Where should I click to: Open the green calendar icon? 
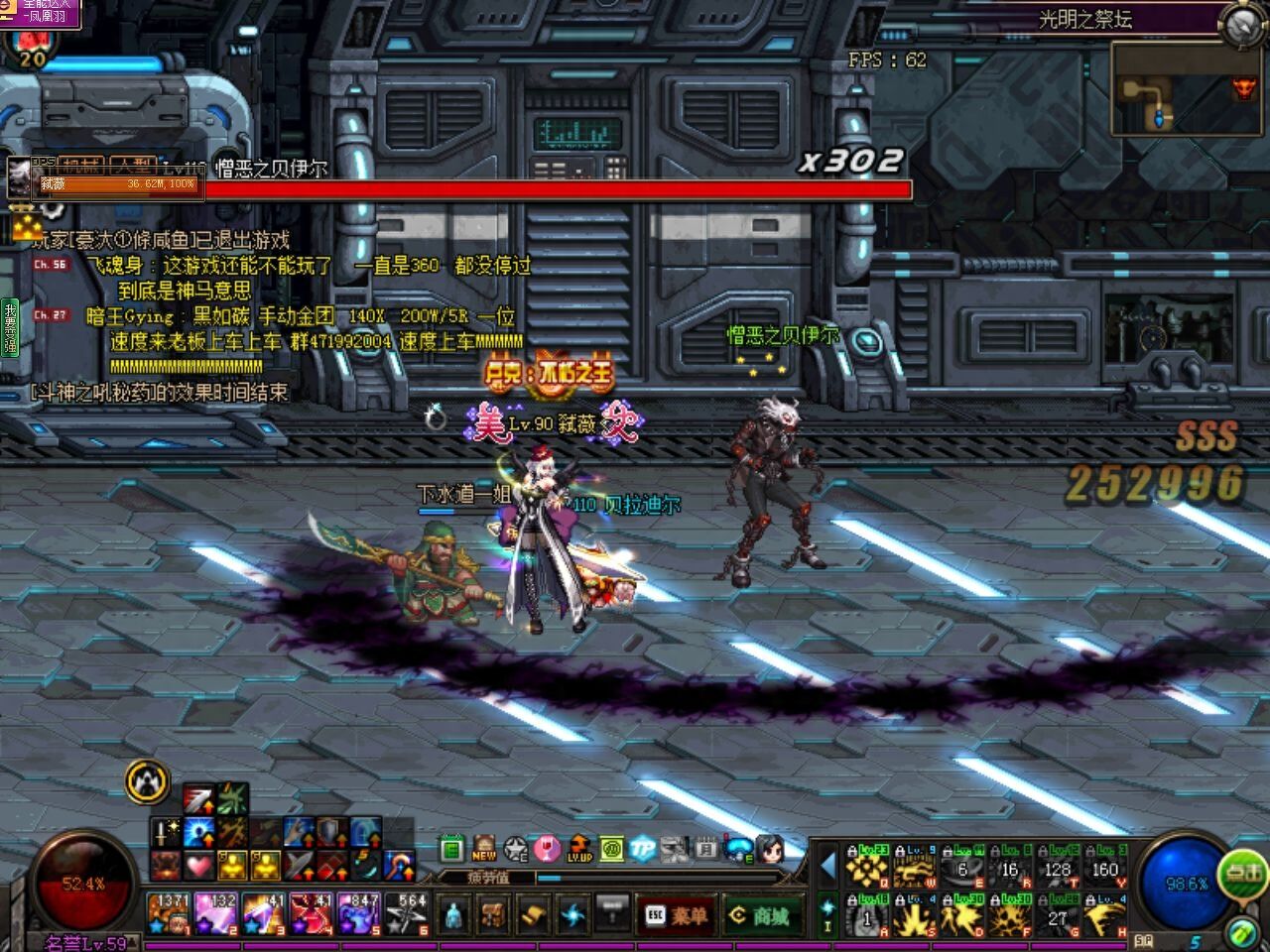pyautogui.click(x=452, y=849)
